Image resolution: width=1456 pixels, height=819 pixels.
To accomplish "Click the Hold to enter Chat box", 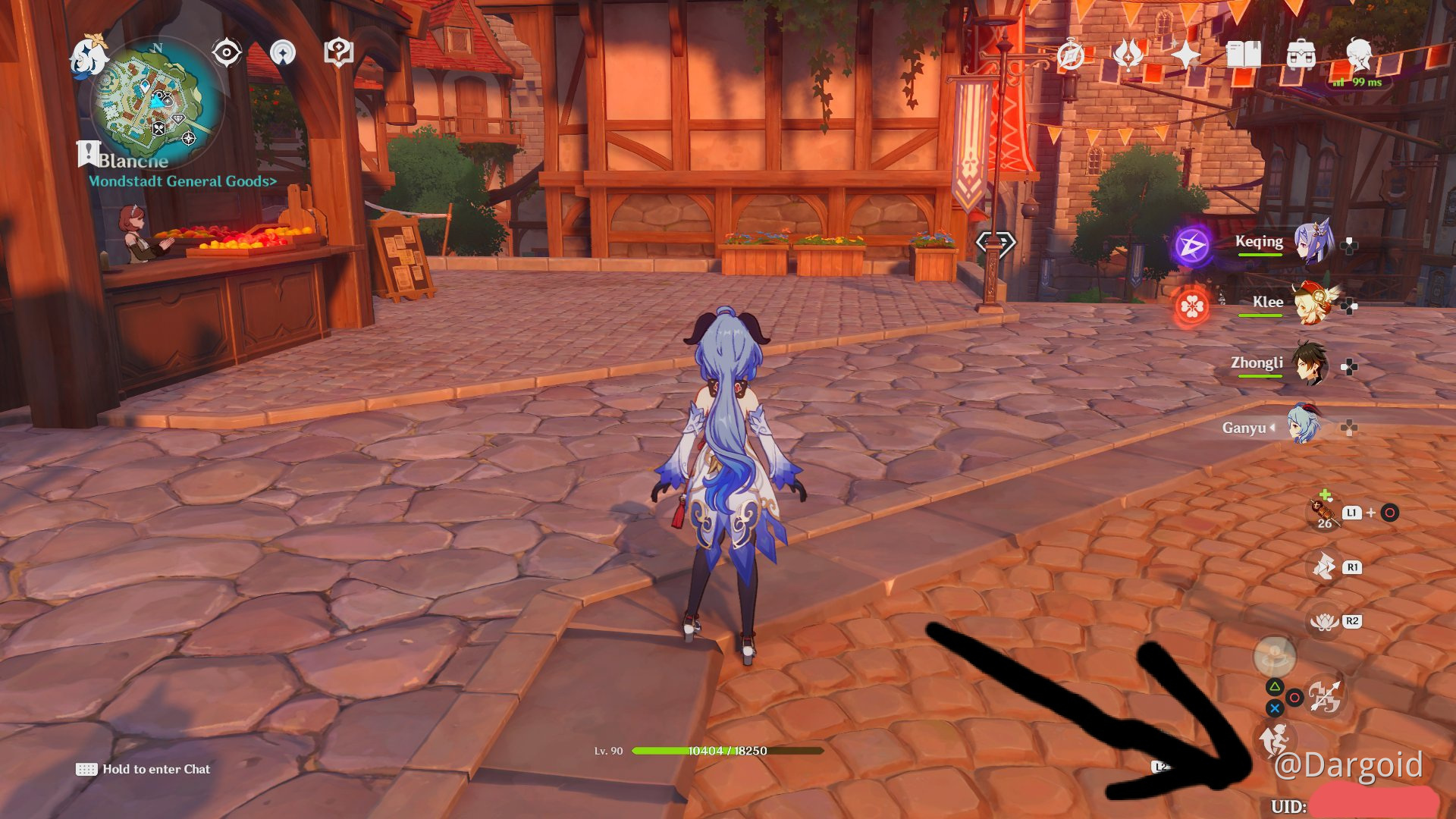I will [144, 769].
